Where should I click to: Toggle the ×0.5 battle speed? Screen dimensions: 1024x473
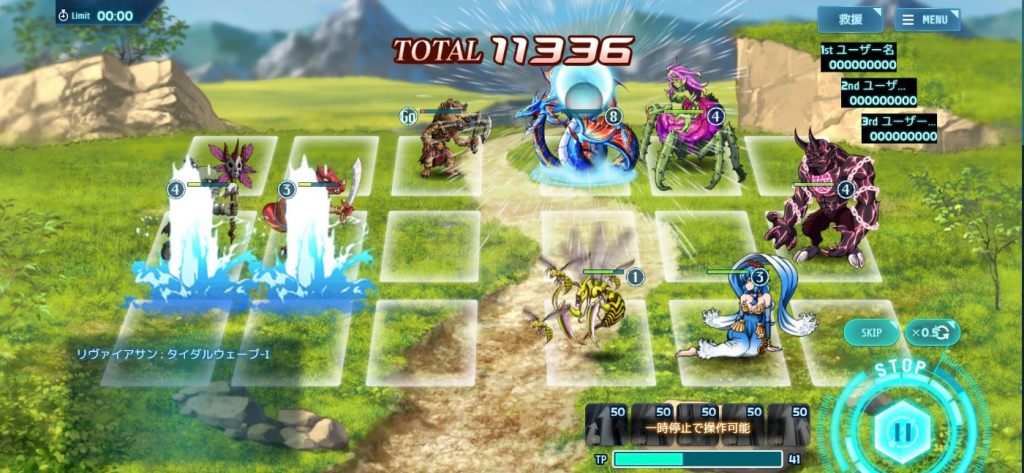pos(932,332)
